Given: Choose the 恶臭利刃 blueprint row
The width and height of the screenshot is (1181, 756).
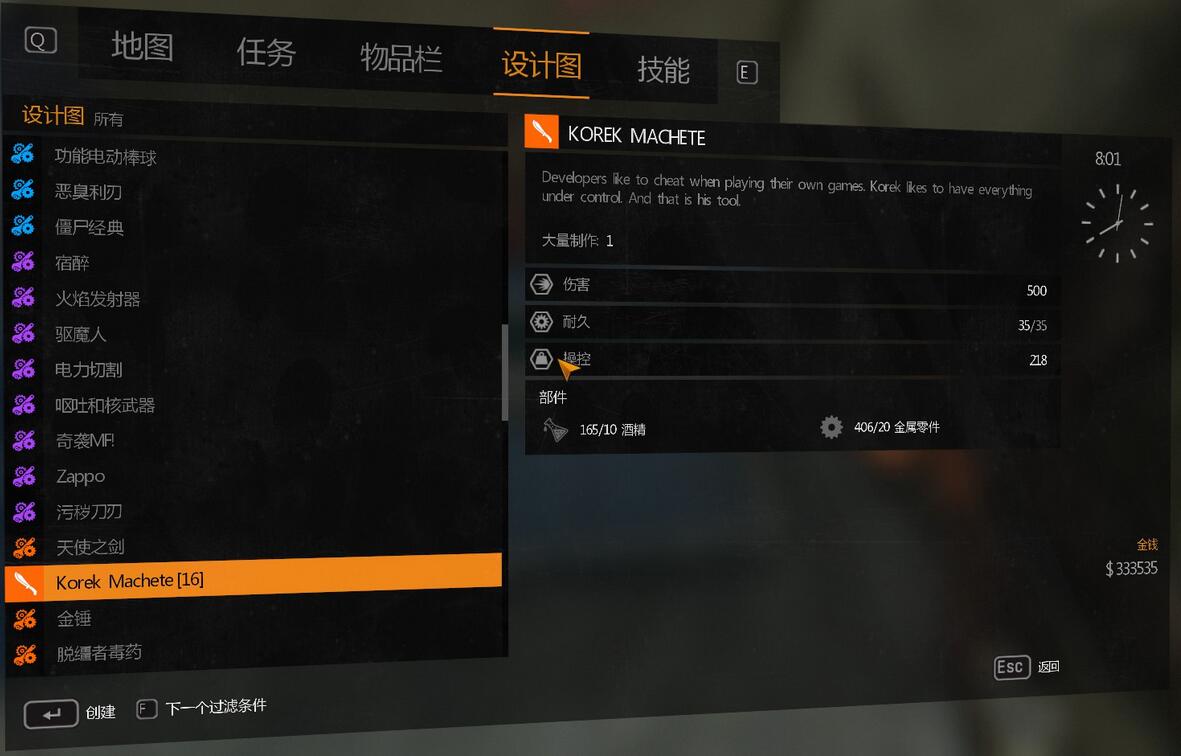Looking at the screenshot, I should (88, 192).
